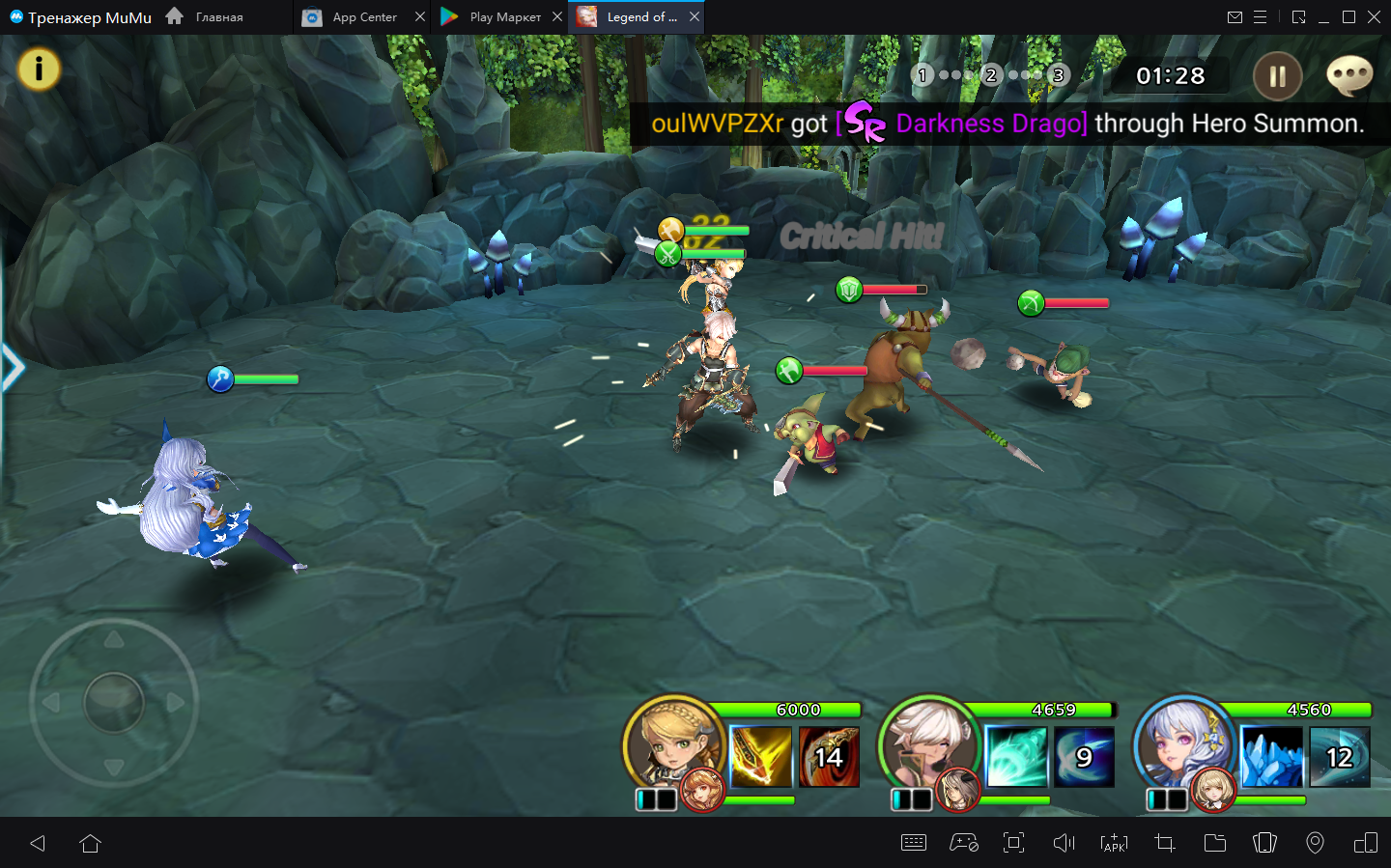The height and width of the screenshot is (868, 1391).
Task: Activate the blue ice crystal skill
Action: pyautogui.click(x=1270, y=757)
